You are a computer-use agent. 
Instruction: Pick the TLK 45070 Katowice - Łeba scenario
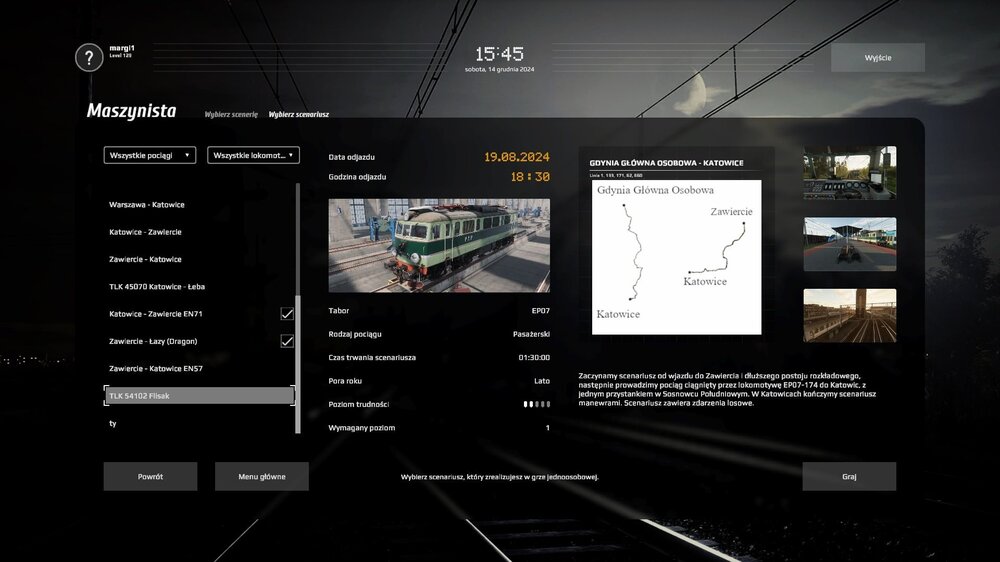click(x=157, y=287)
